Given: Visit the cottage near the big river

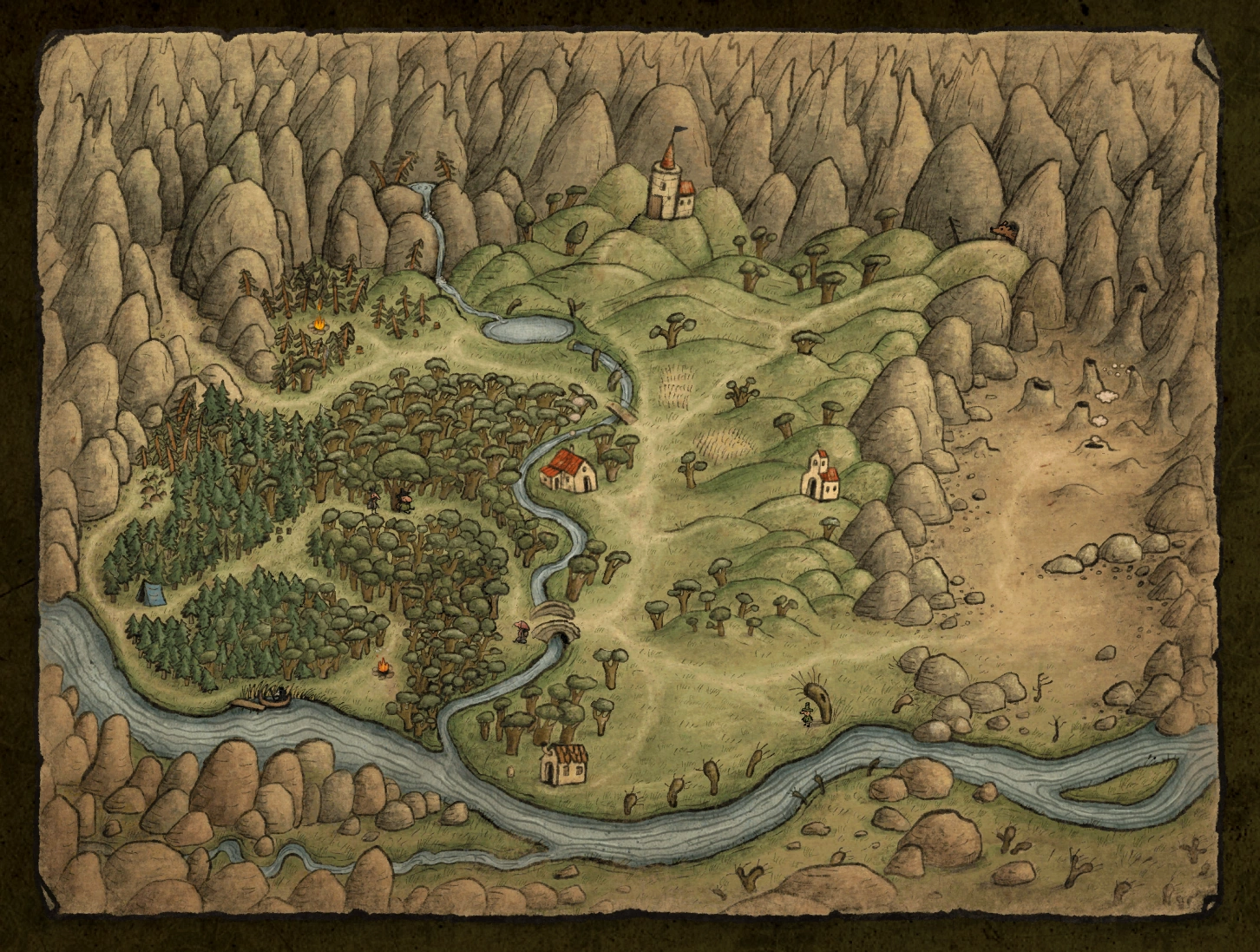Looking at the screenshot, I should click(561, 763).
